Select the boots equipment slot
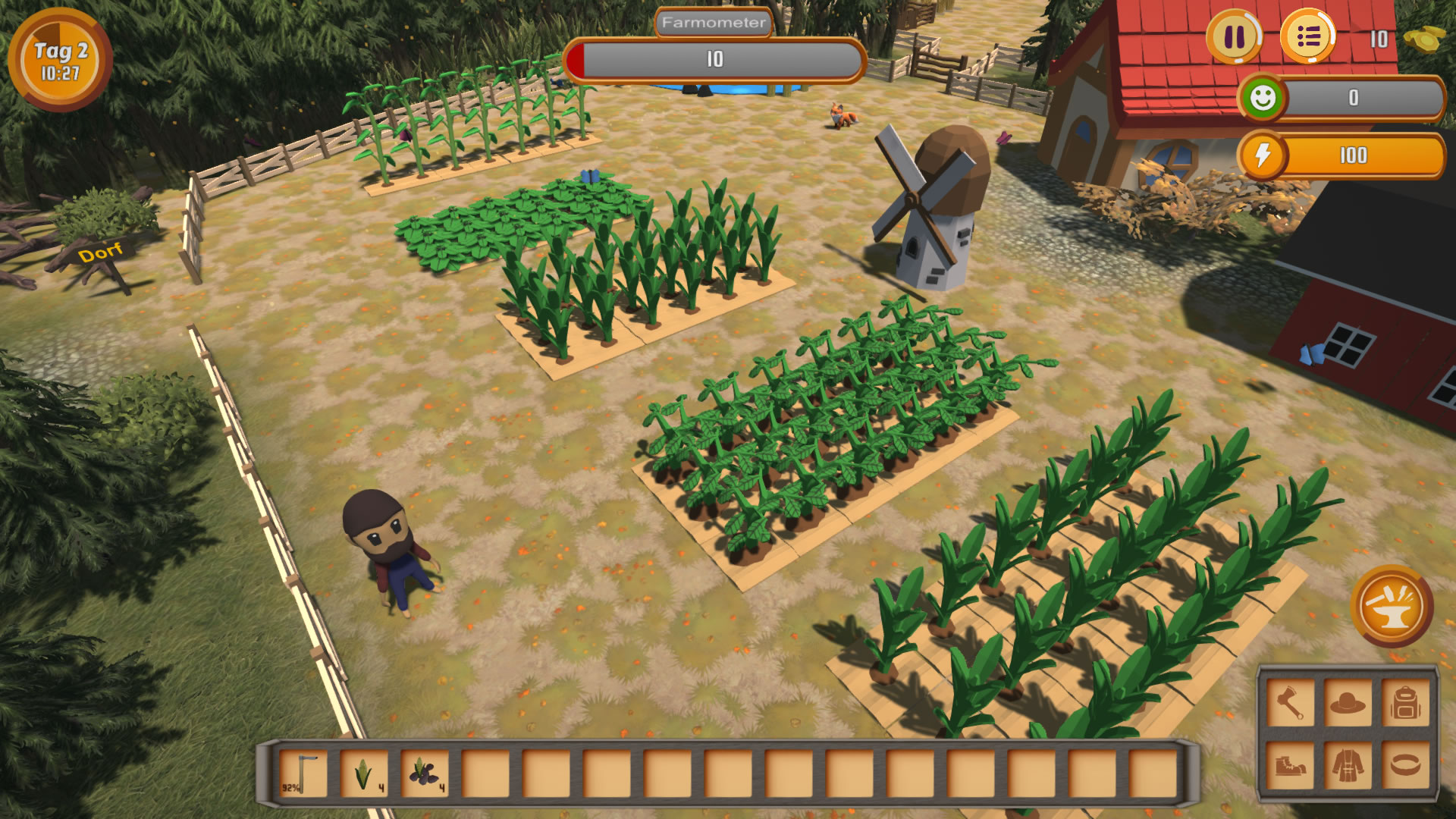This screenshot has height=819, width=1456. click(x=1290, y=764)
